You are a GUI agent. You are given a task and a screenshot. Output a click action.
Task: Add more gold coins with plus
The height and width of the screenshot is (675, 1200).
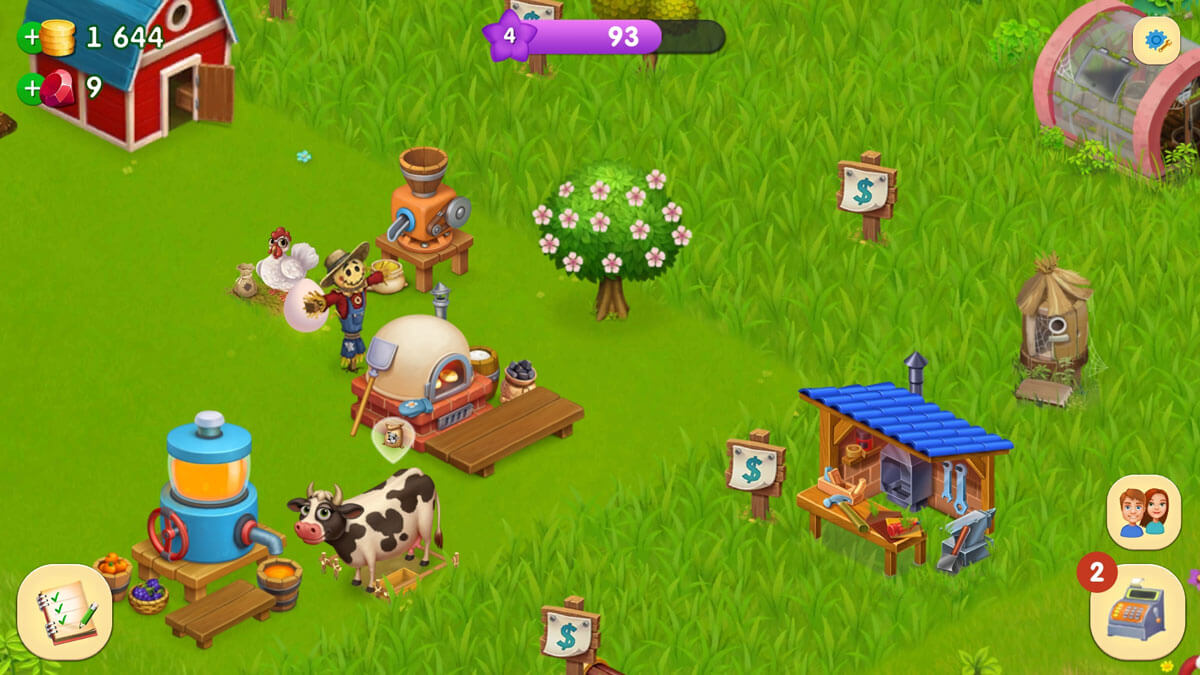31,38
